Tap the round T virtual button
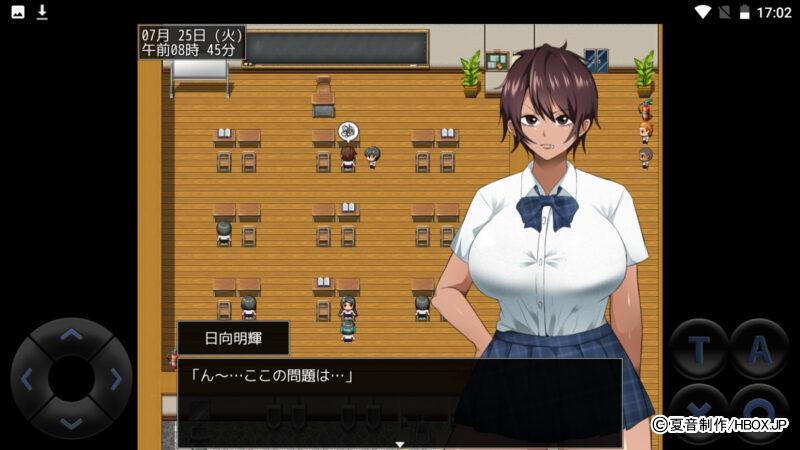The width and height of the screenshot is (800, 450). tap(698, 349)
